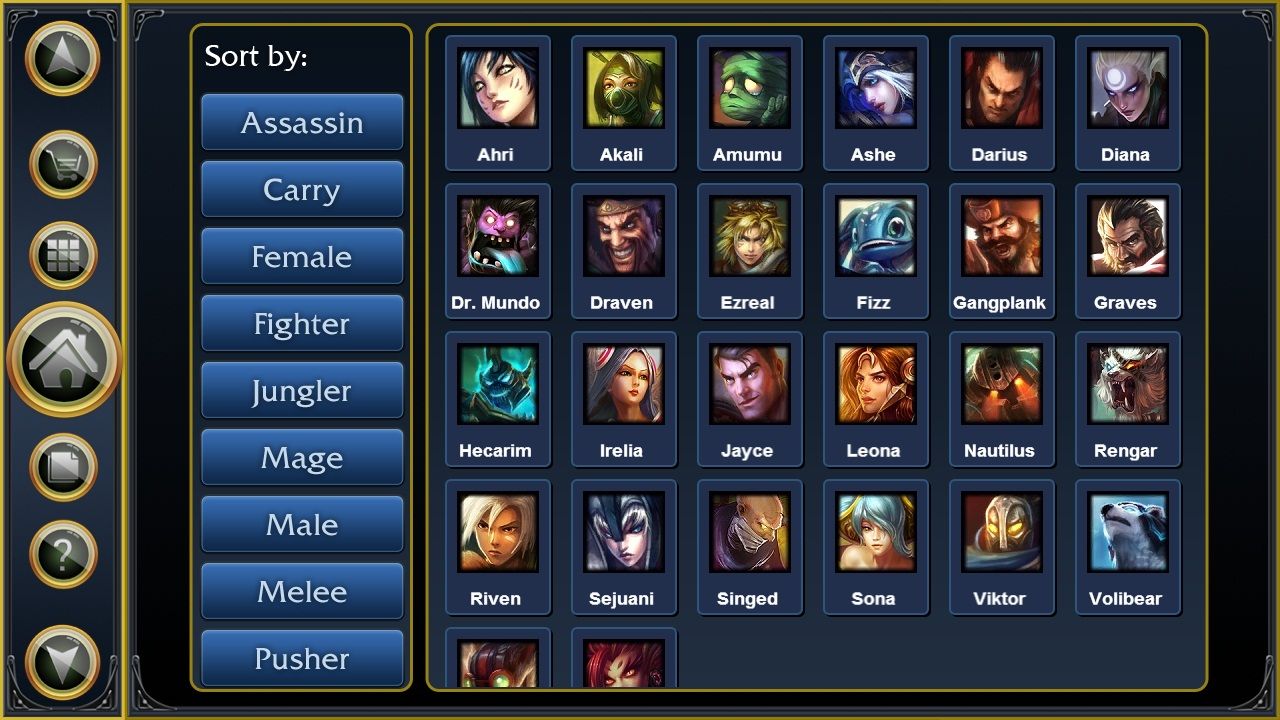The height and width of the screenshot is (720, 1280).
Task: Sort the roster by Mage
Action: click(x=302, y=457)
